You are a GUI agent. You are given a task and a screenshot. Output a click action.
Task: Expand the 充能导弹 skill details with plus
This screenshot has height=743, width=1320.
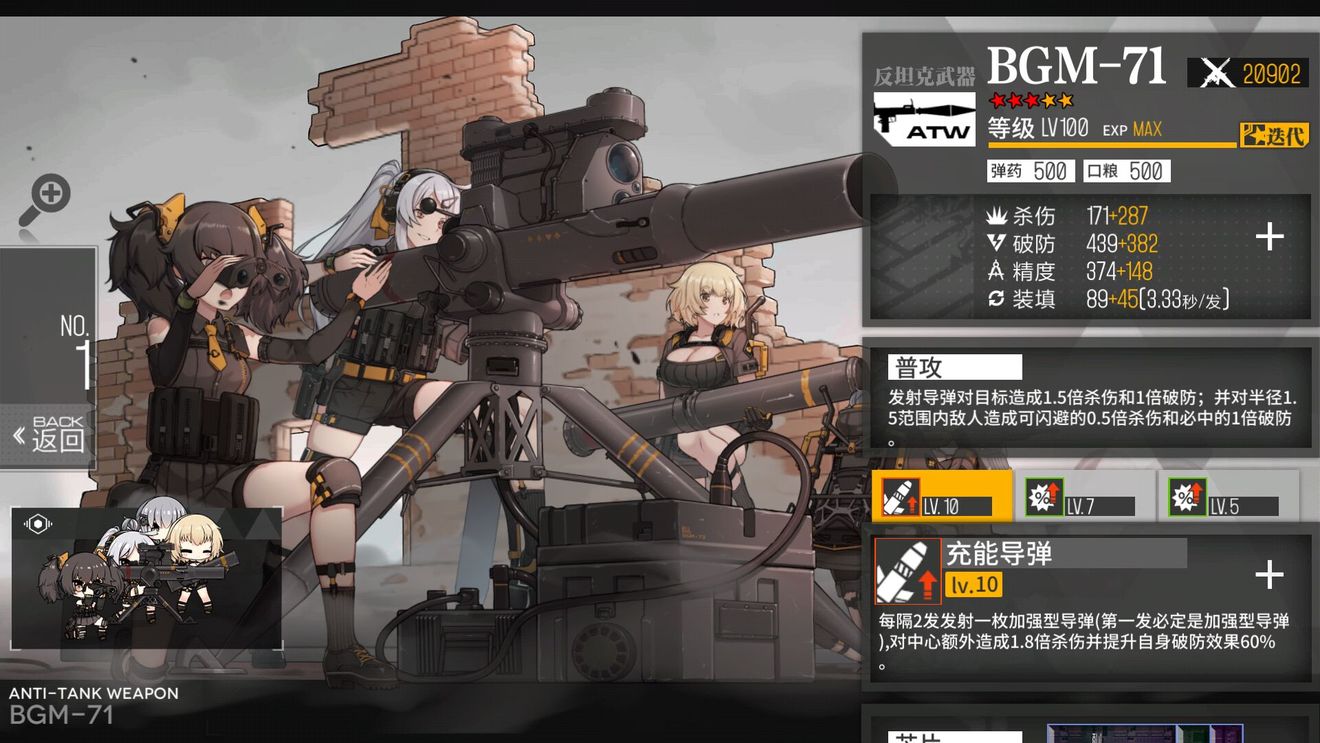(1270, 575)
